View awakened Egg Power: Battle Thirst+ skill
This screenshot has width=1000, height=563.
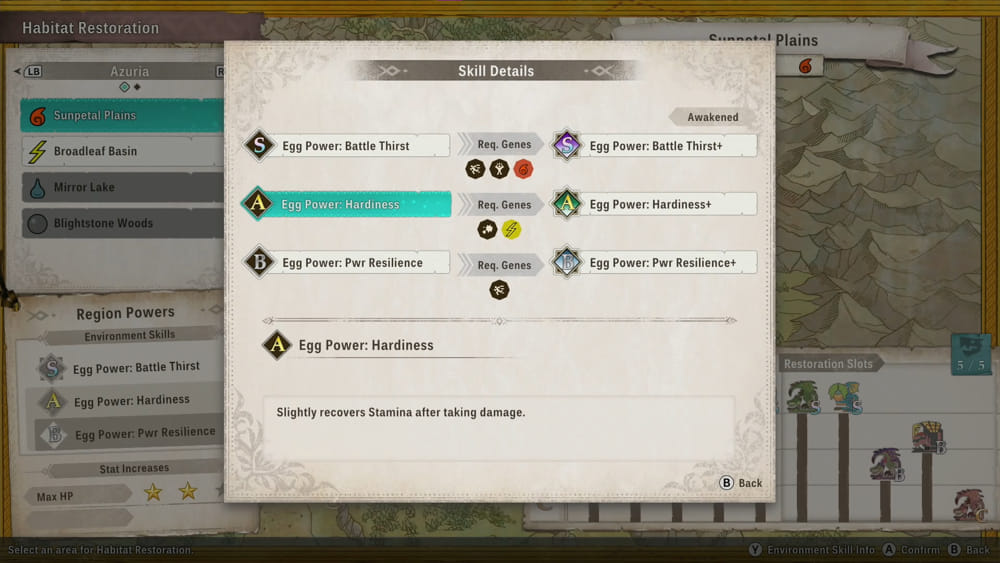click(656, 146)
